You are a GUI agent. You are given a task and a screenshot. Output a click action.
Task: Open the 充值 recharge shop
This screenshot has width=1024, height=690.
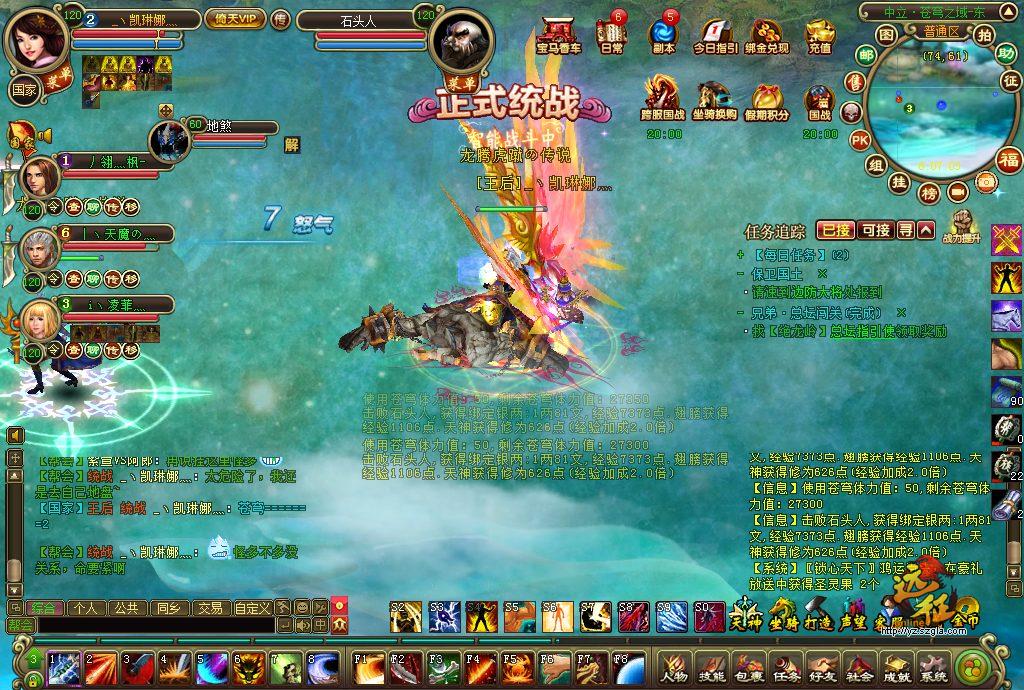[820, 35]
